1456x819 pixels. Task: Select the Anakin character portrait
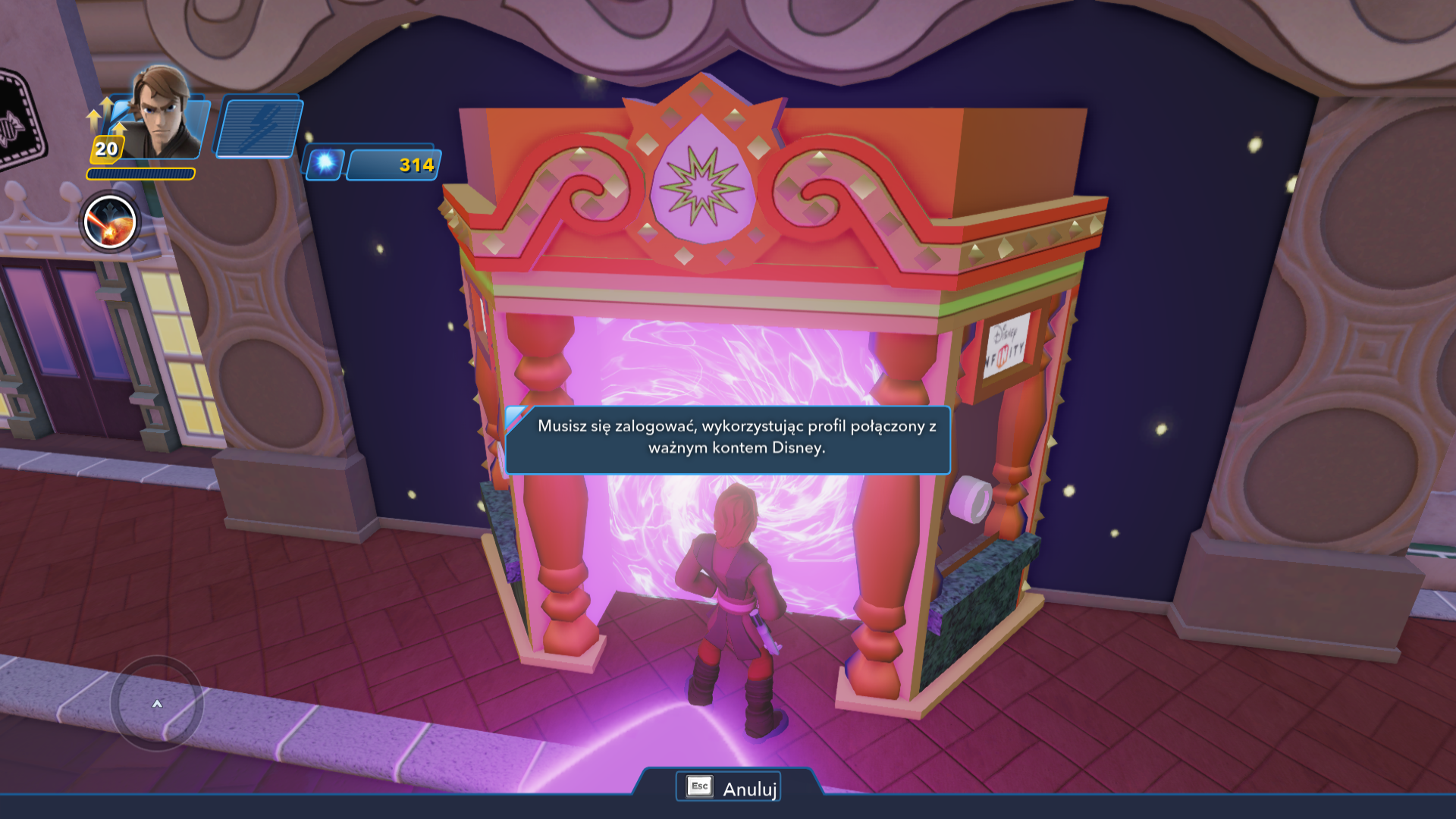pos(160,114)
